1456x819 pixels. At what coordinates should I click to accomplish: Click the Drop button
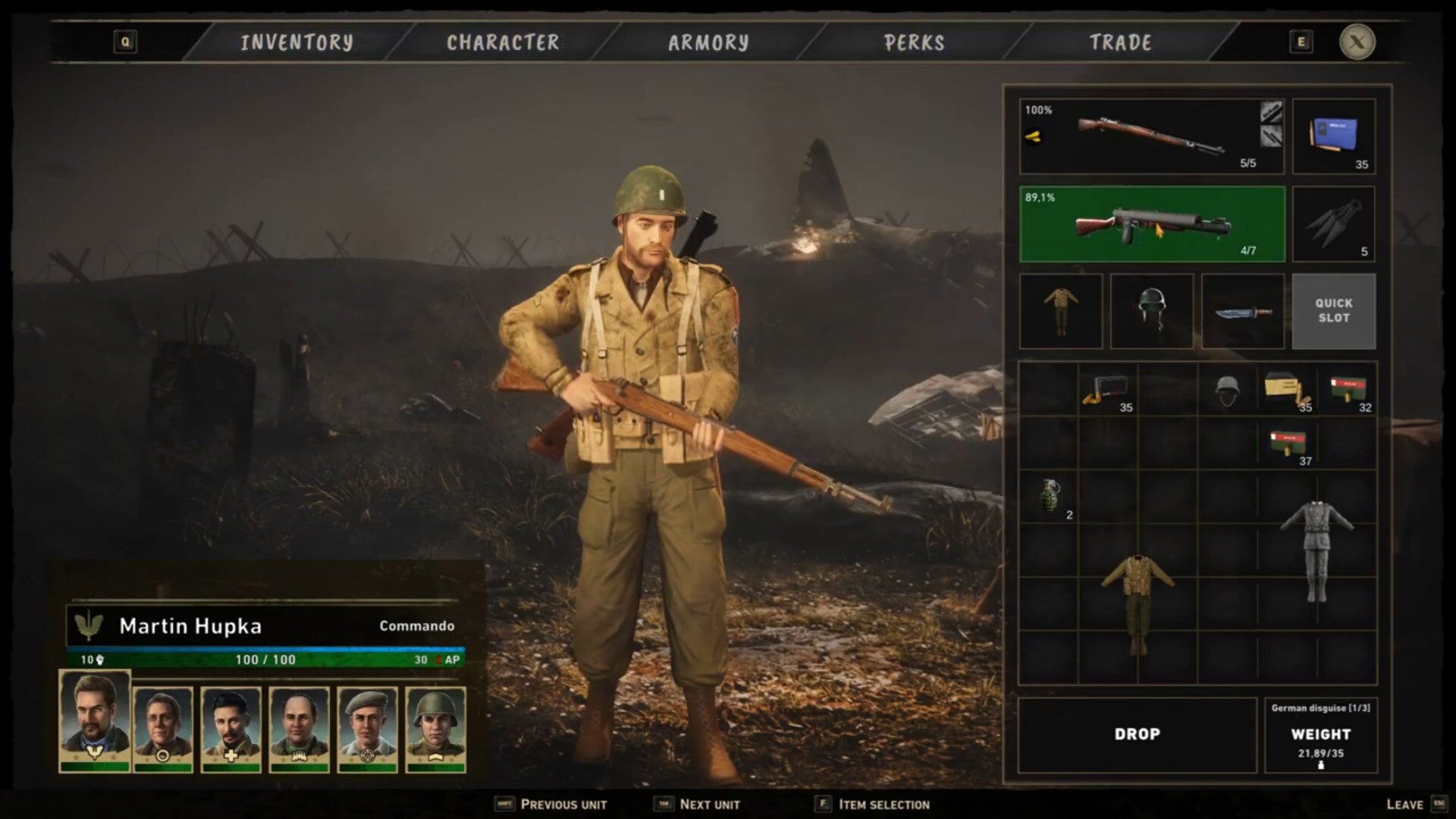pos(1137,734)
